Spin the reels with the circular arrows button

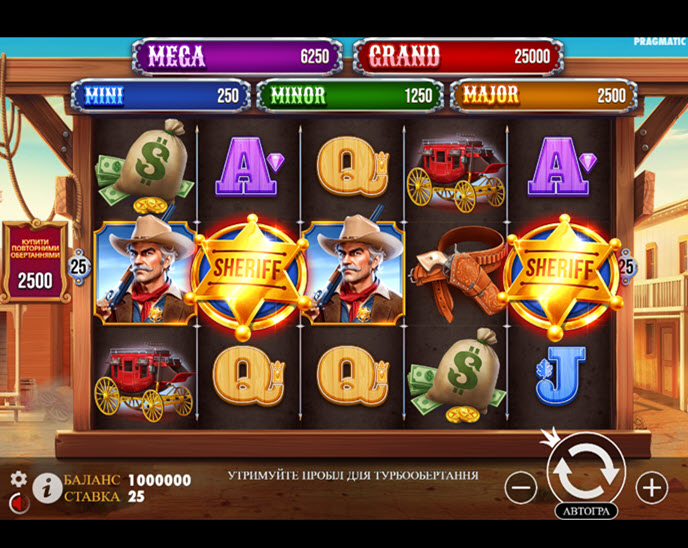(586, 468)
